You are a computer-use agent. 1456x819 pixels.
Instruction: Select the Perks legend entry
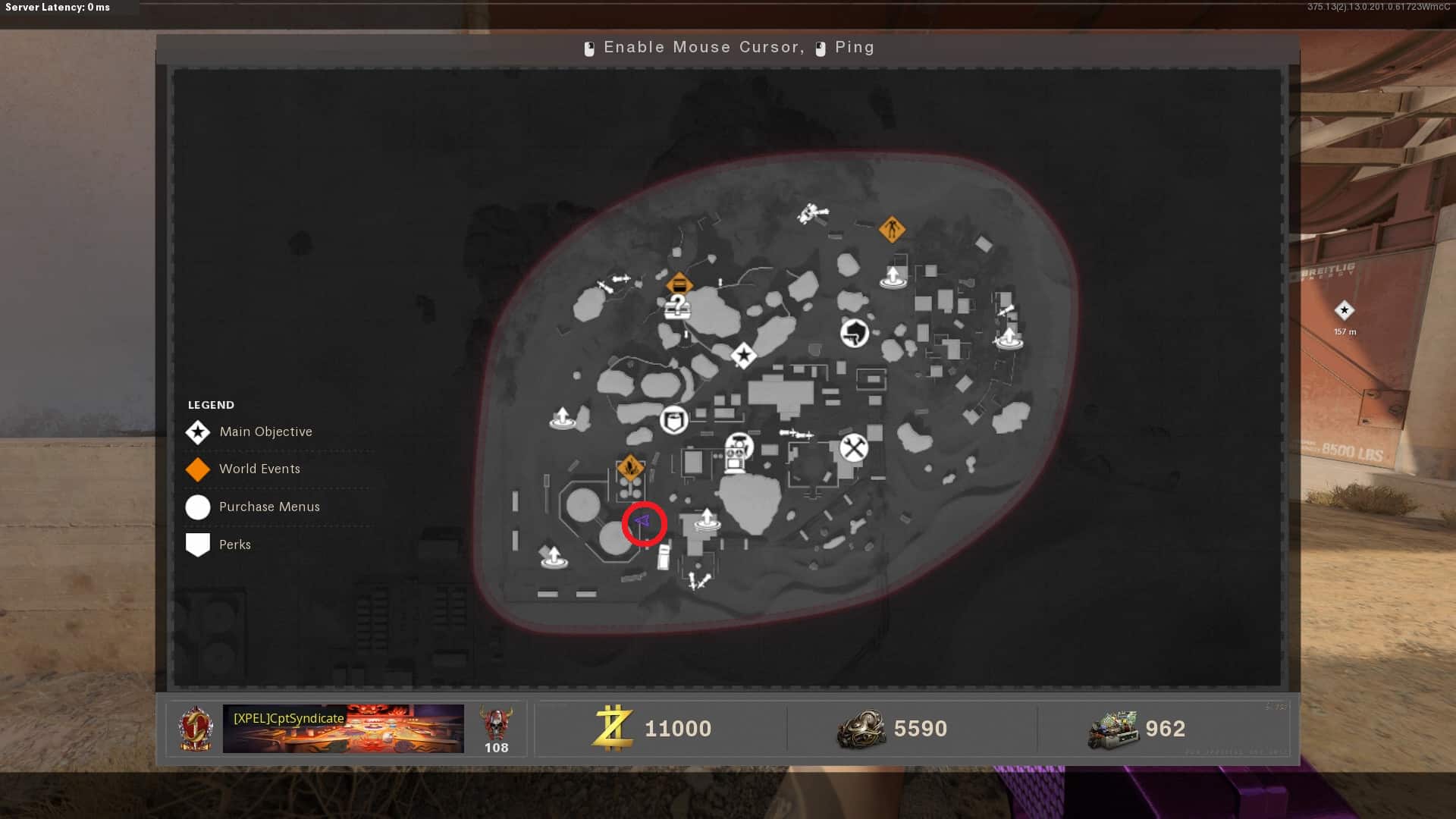(x=234, y=545)
